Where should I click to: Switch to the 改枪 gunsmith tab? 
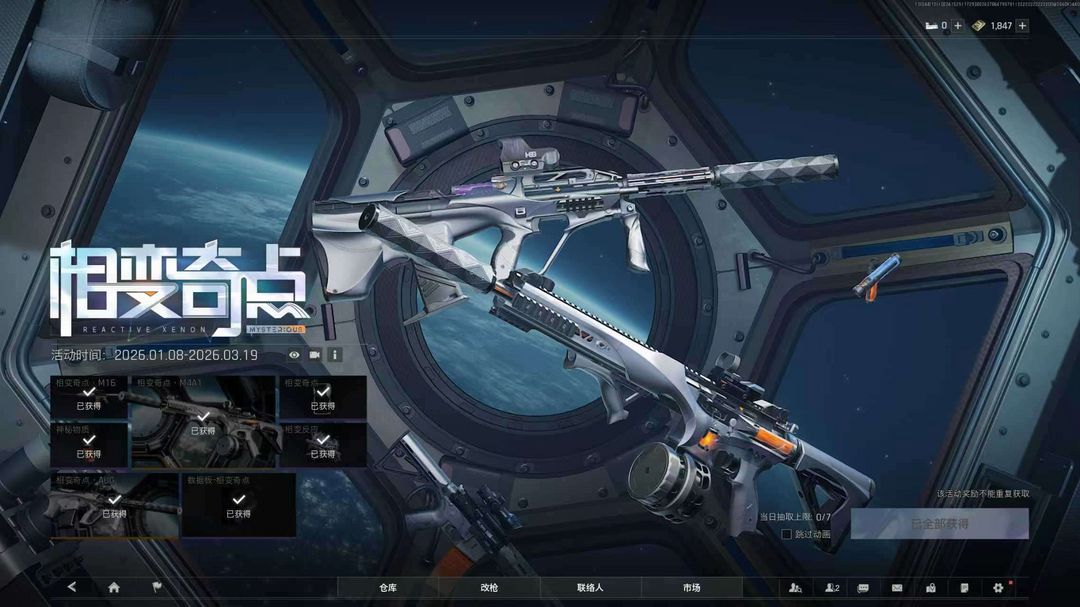pos(489,587)
